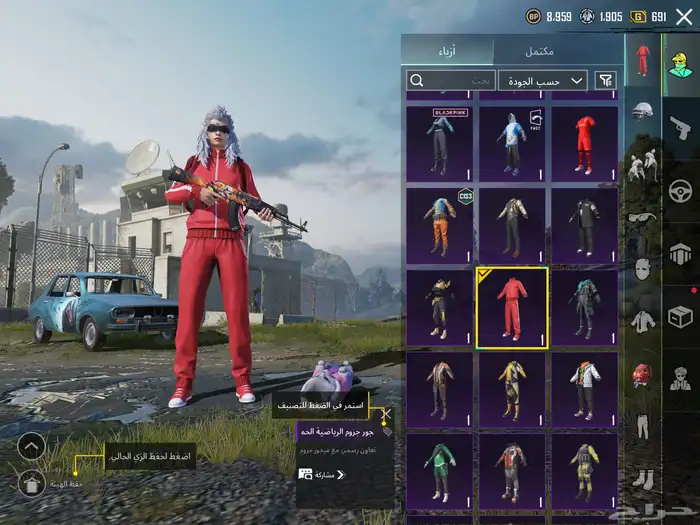Expand the up-arrow circle button
The image size is (700, 525).
32,446
